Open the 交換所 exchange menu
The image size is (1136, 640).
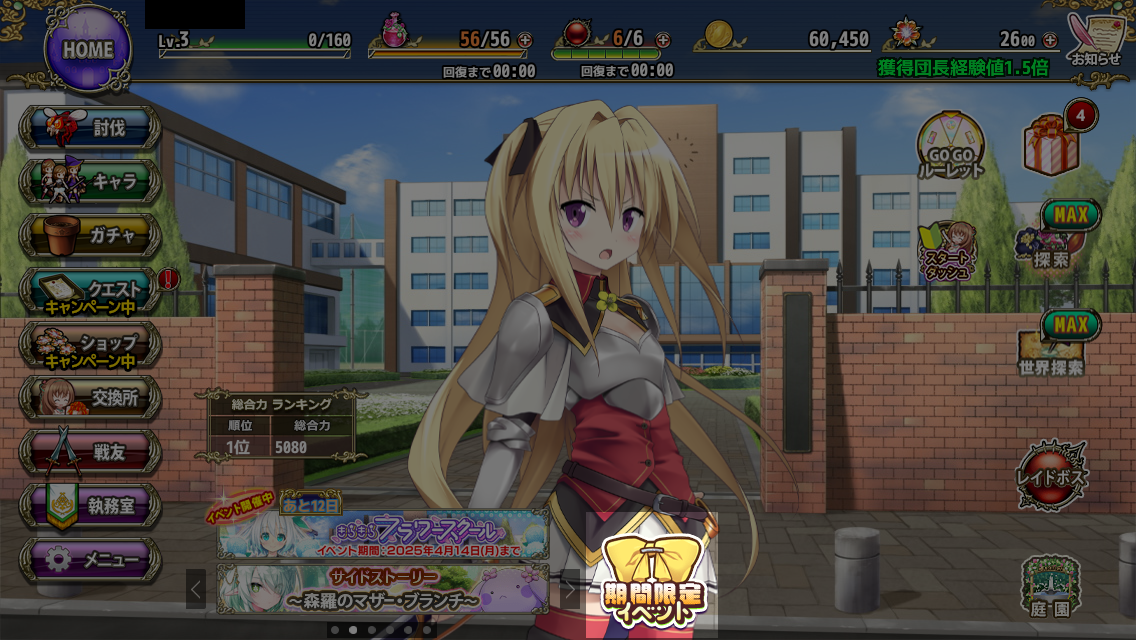pyautogui.click(x=91, y=398)
